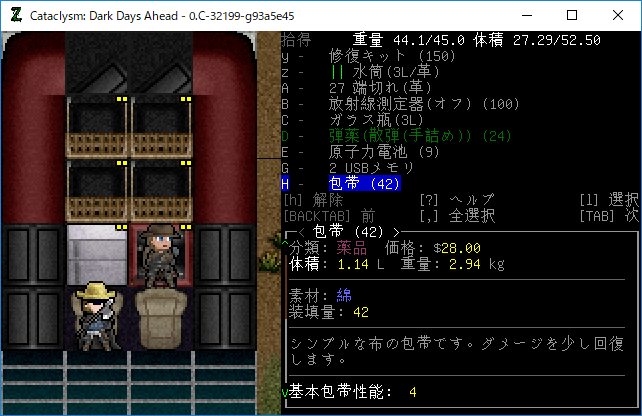Maximize the game window

[x=572, y=15]
